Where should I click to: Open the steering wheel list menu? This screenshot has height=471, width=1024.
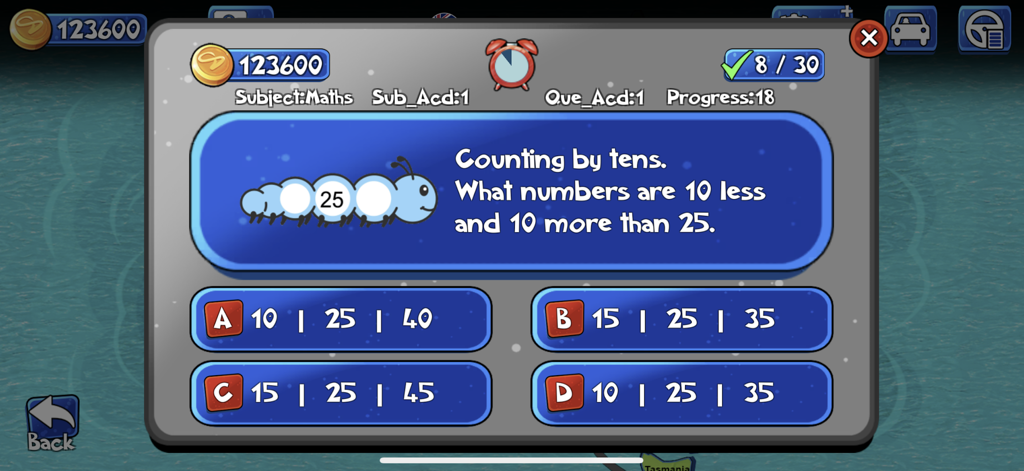tap(984, 28)
